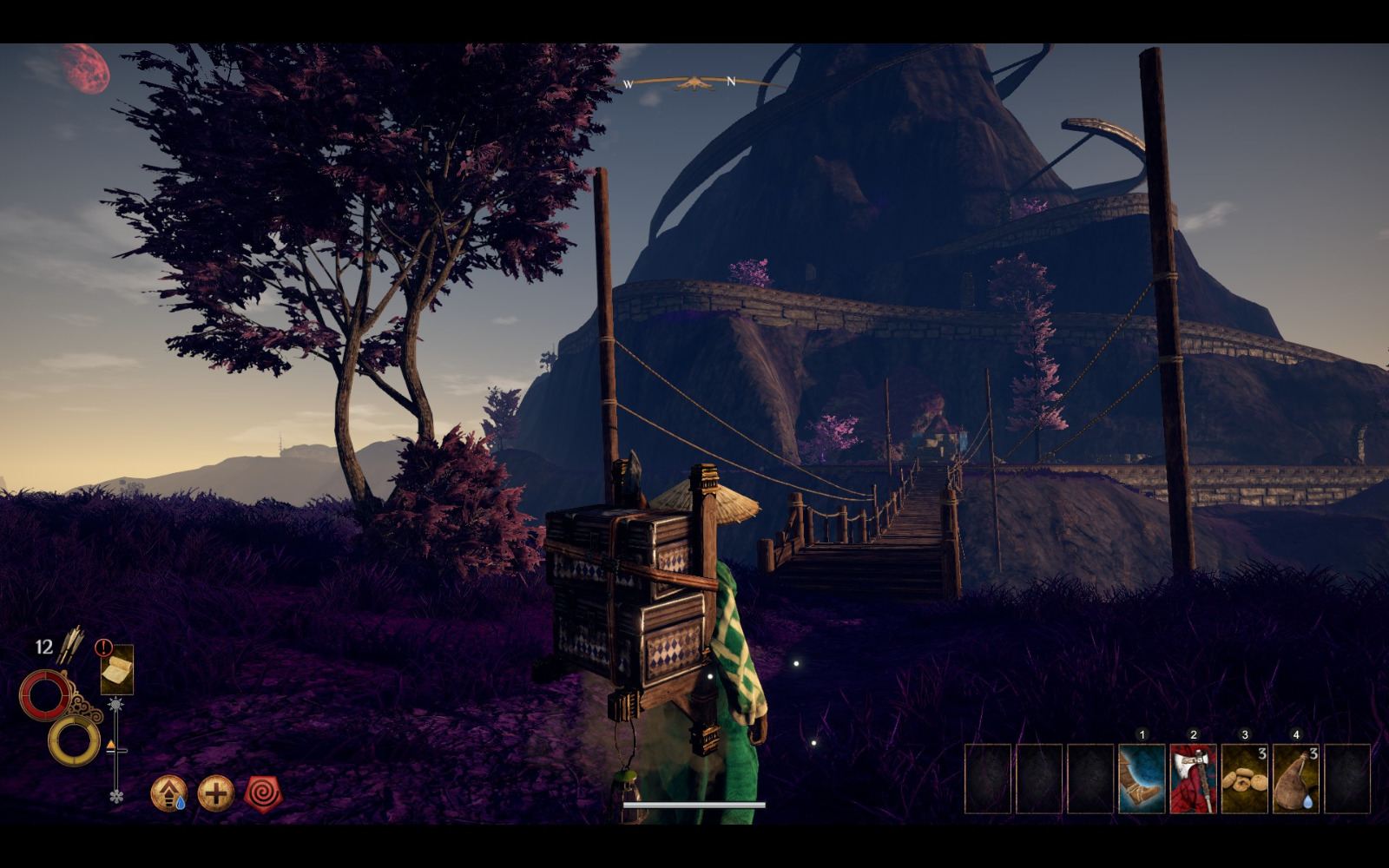Screen dimensions: 1389x868
Task: Click the W direction on the compass
Action: [628, 85]
